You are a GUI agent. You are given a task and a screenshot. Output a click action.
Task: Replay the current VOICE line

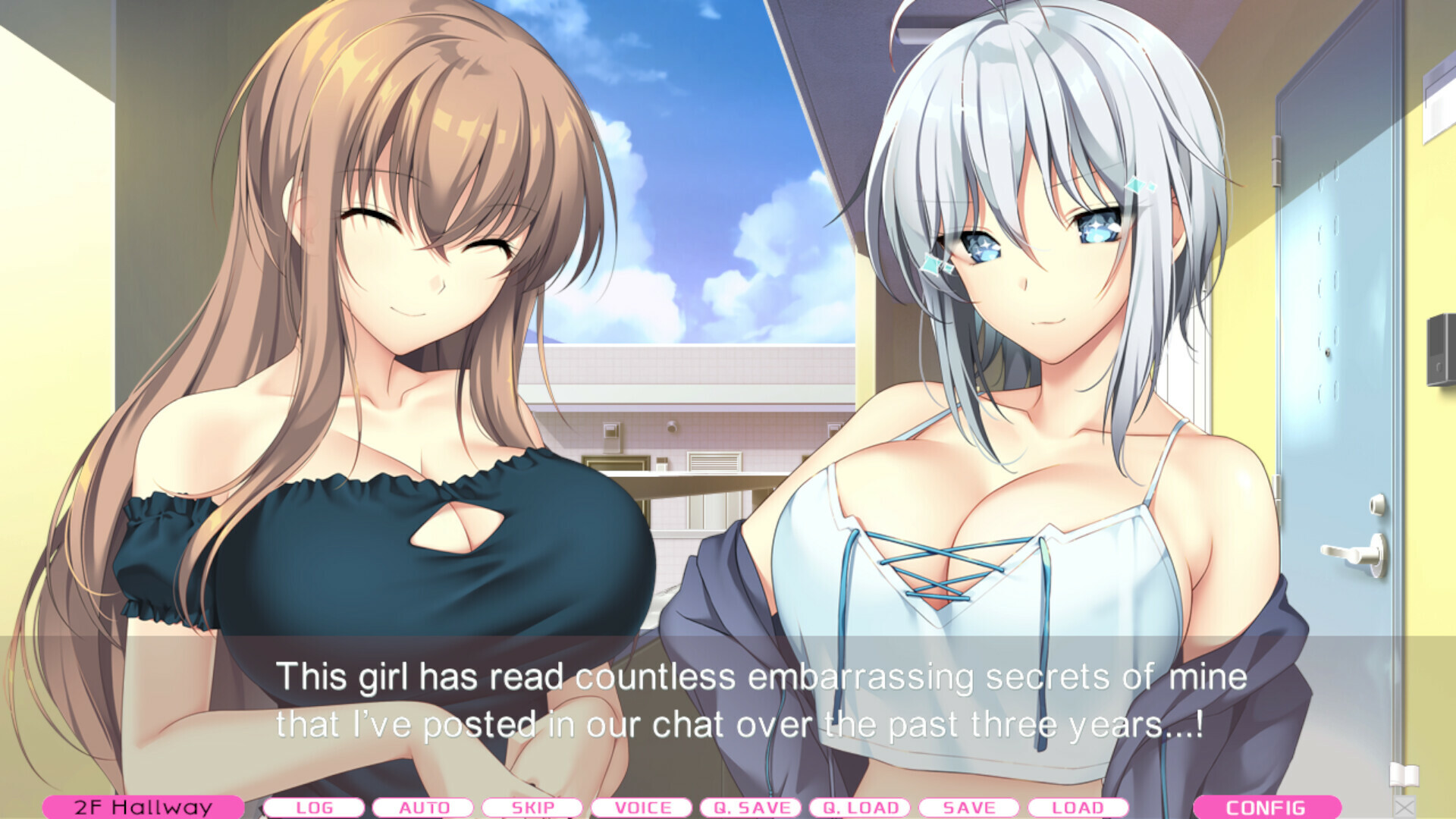(643, 807)
